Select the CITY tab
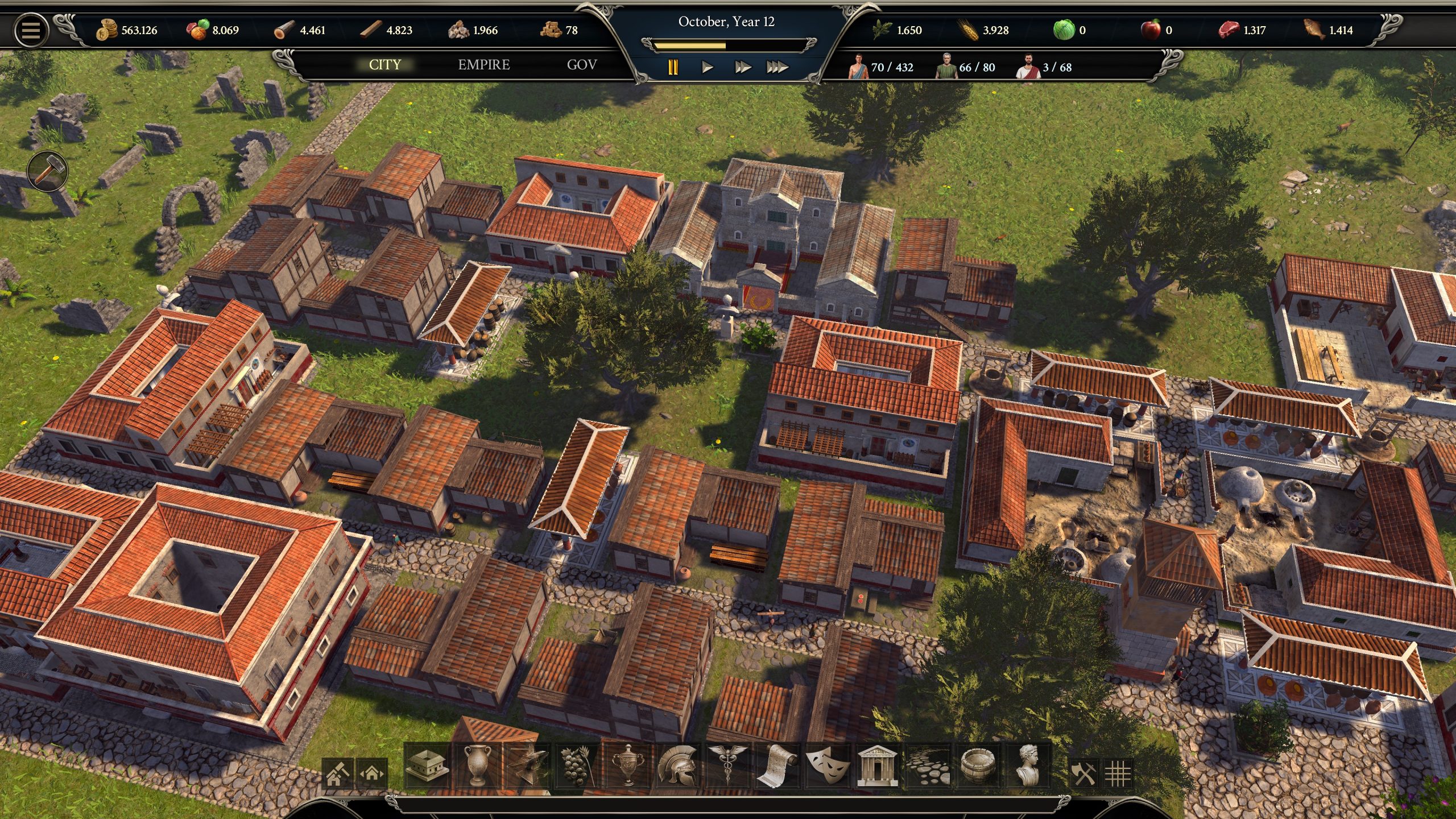Viewport: 1456px width, 819px height. point(385,65)
